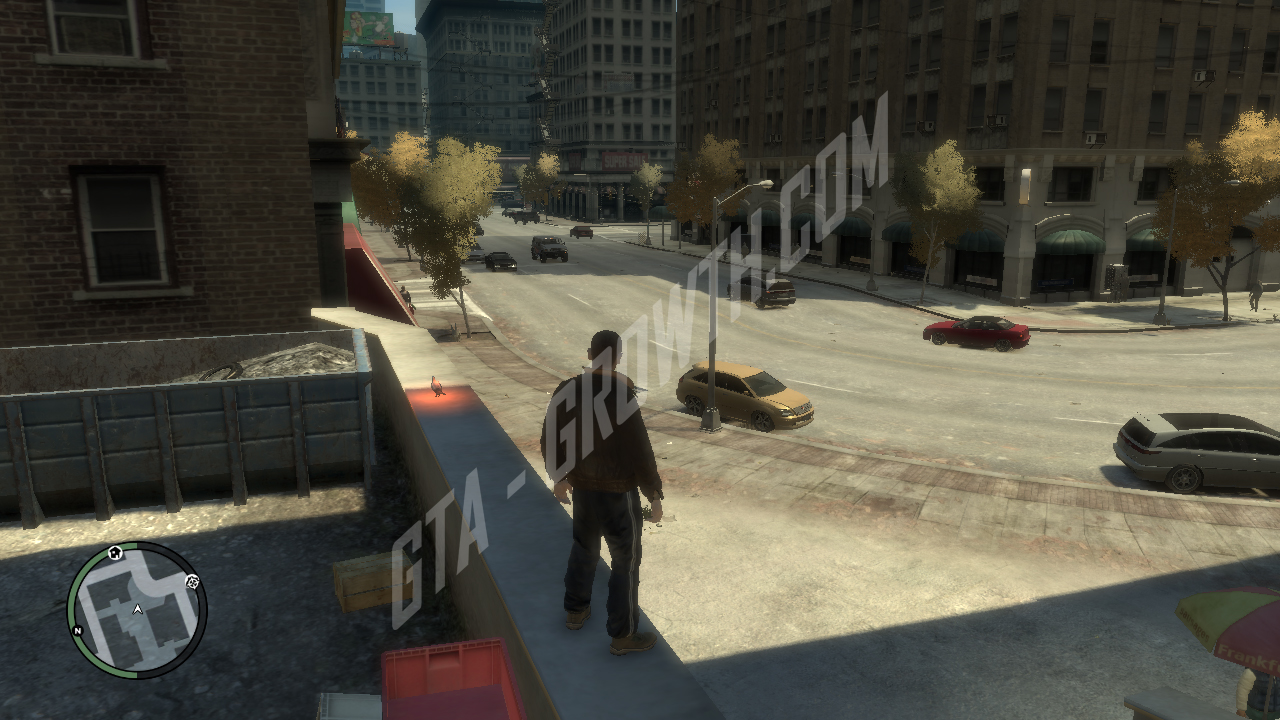The width and height of the screenshot is (1280, 720).
Task: Click the circular minimap radar
Action: click(x=137, y=610)
